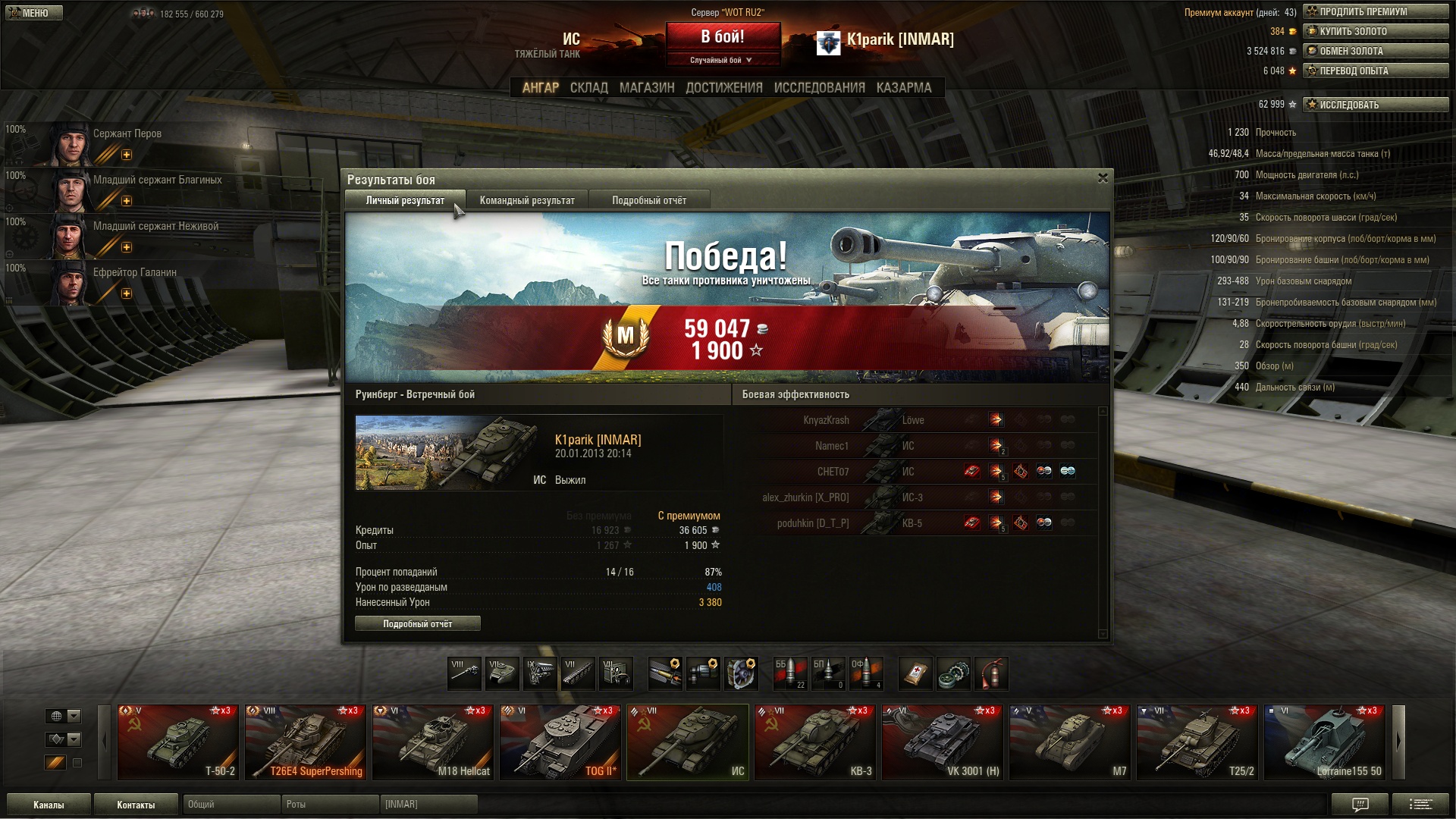Image resolution: width=1456 pixels, height=819 pixels.
Task: Open the Каналы chat channels
Action: pos(49,805)
